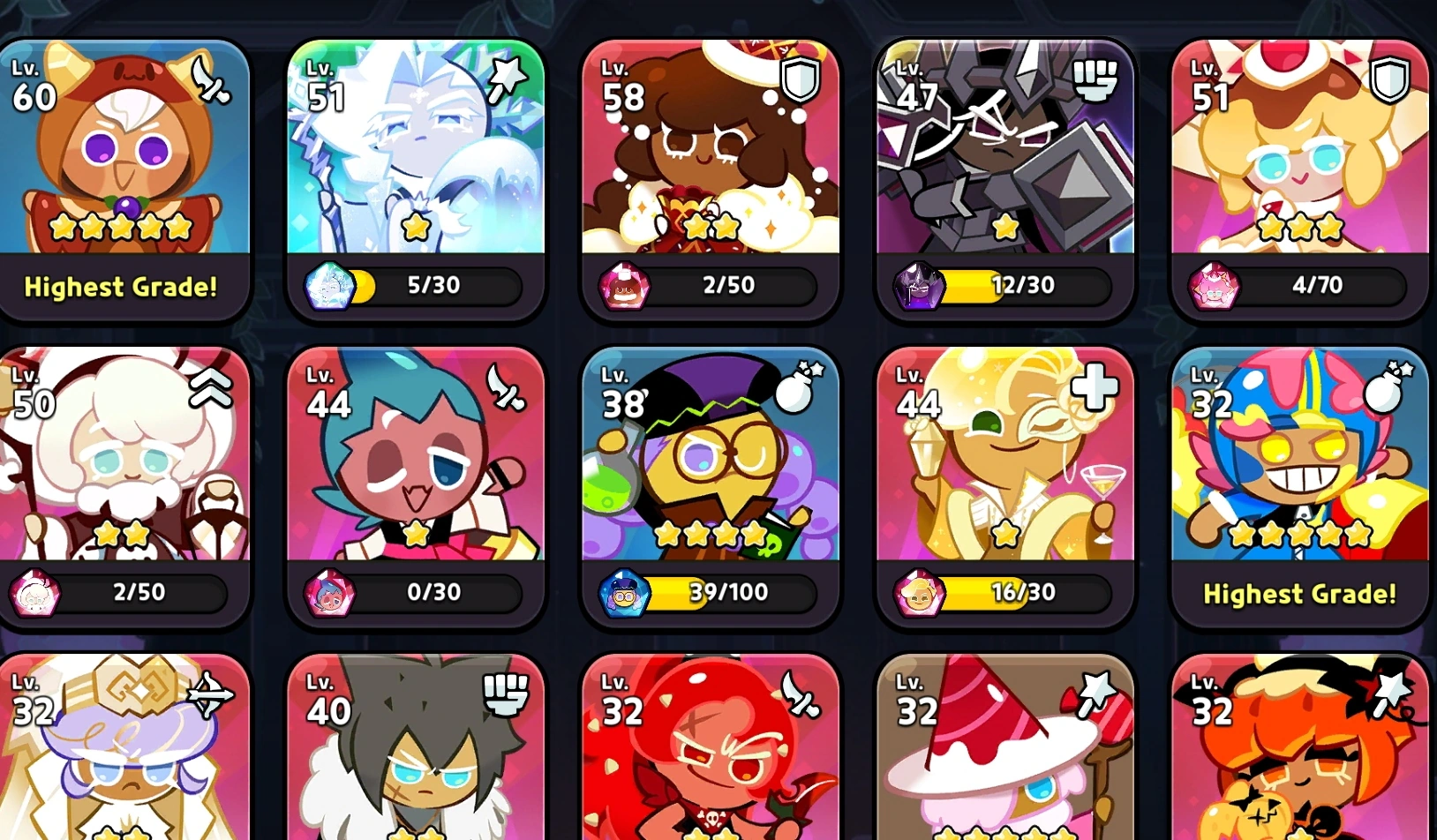Select the fist icon on Lv.40 wolf cookie
This screenshot has height=840, width=1437.
click(501, 696)
